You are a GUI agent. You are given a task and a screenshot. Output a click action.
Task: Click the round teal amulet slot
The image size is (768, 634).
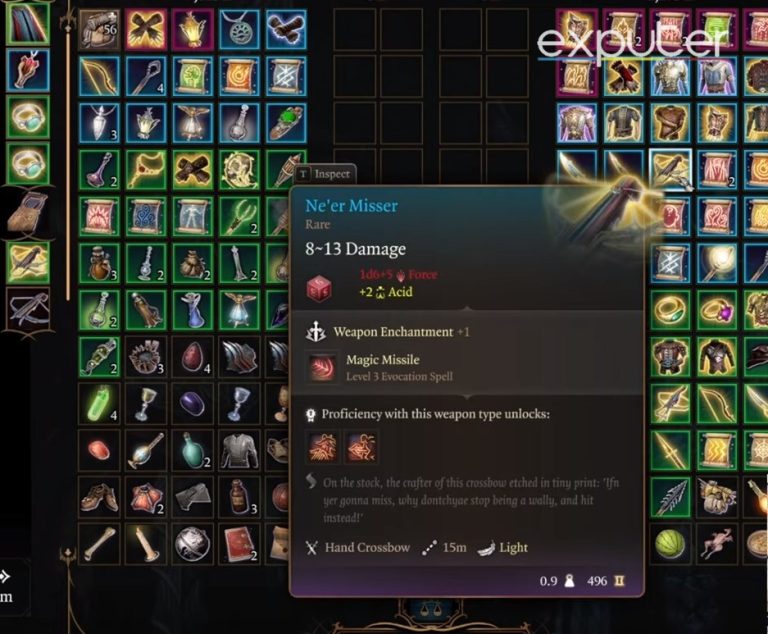point(239,29)
